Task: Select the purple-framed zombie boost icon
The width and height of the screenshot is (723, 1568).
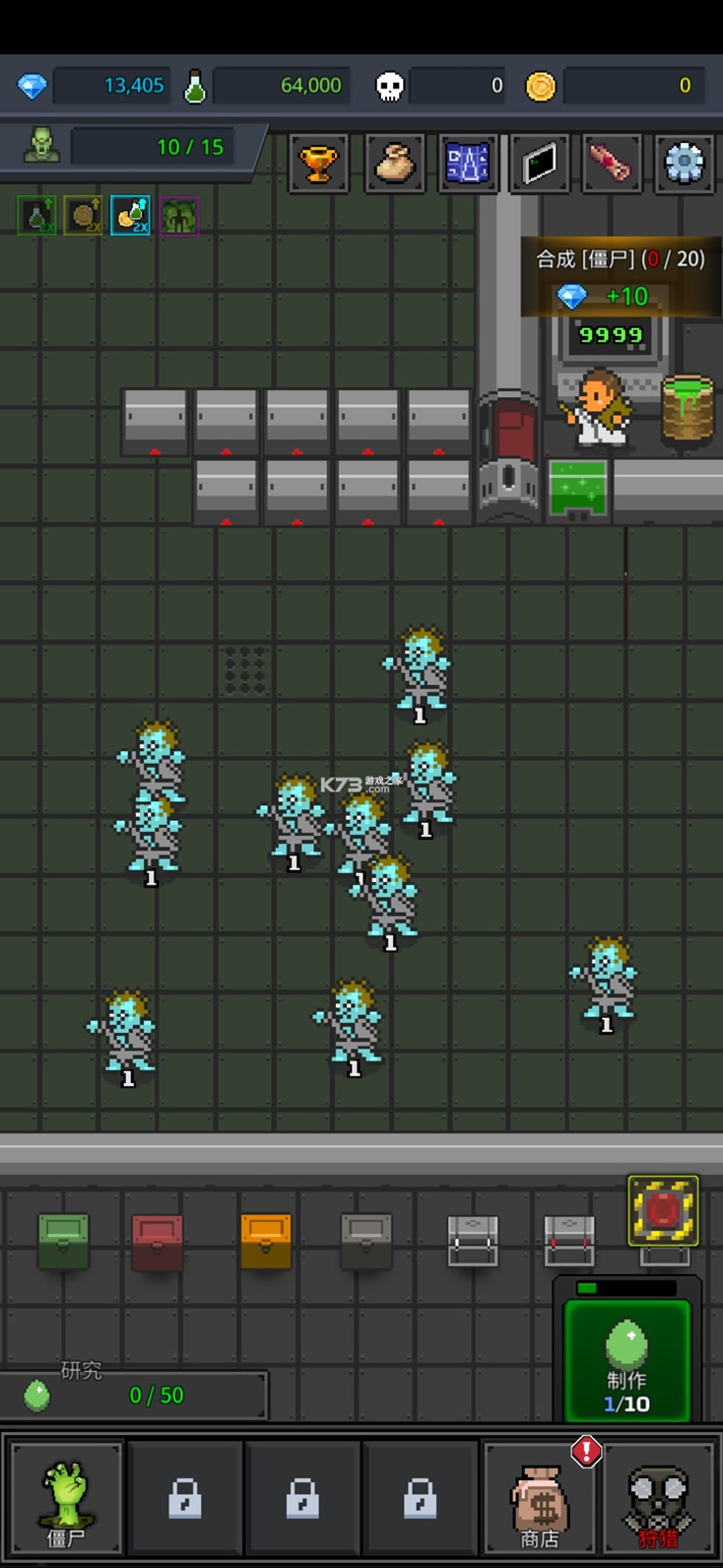Action: pyautogui.click(x=178, y=216)
